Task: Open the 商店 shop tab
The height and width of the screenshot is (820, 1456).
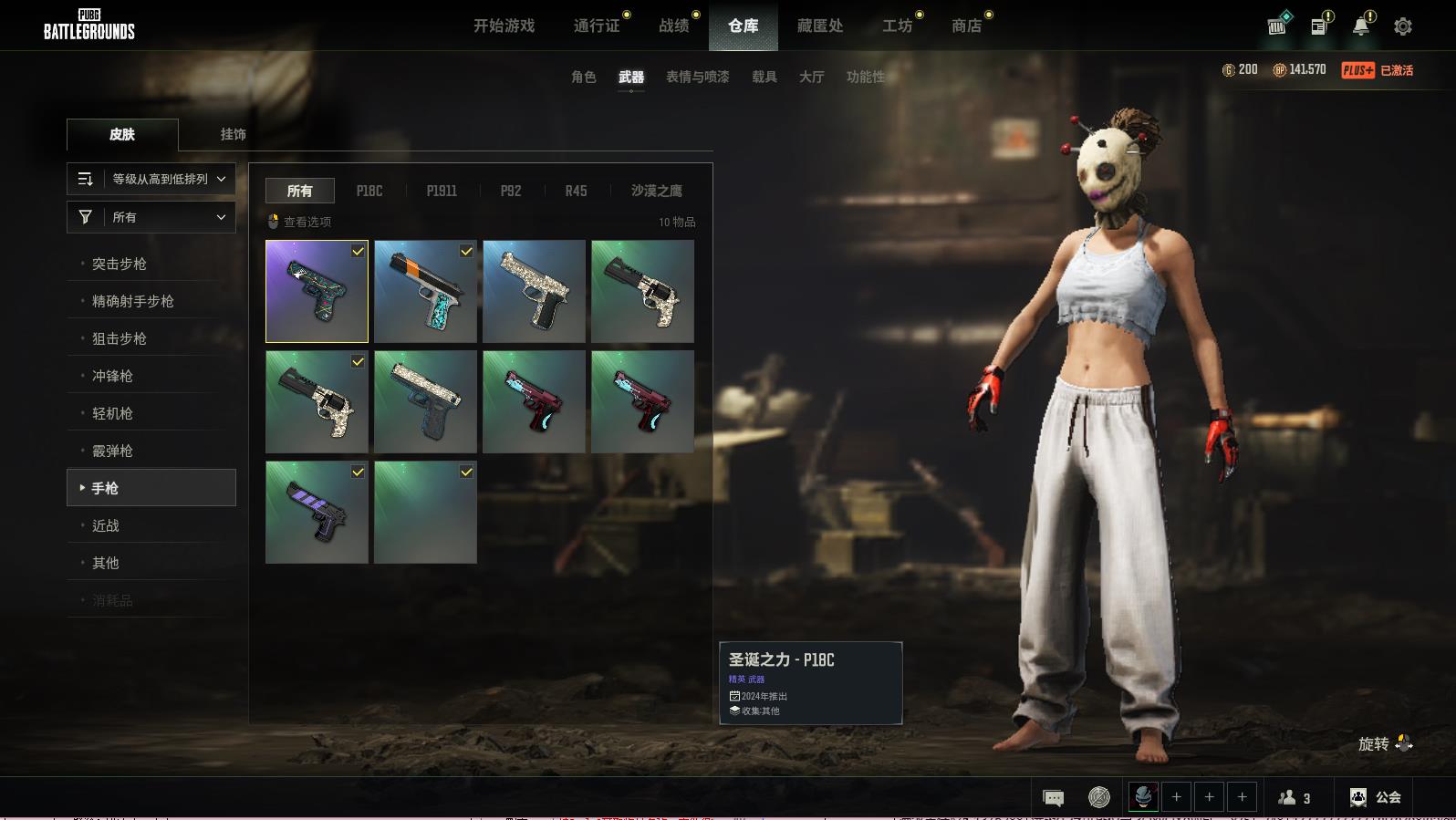Action: click(x=966, y=26)
